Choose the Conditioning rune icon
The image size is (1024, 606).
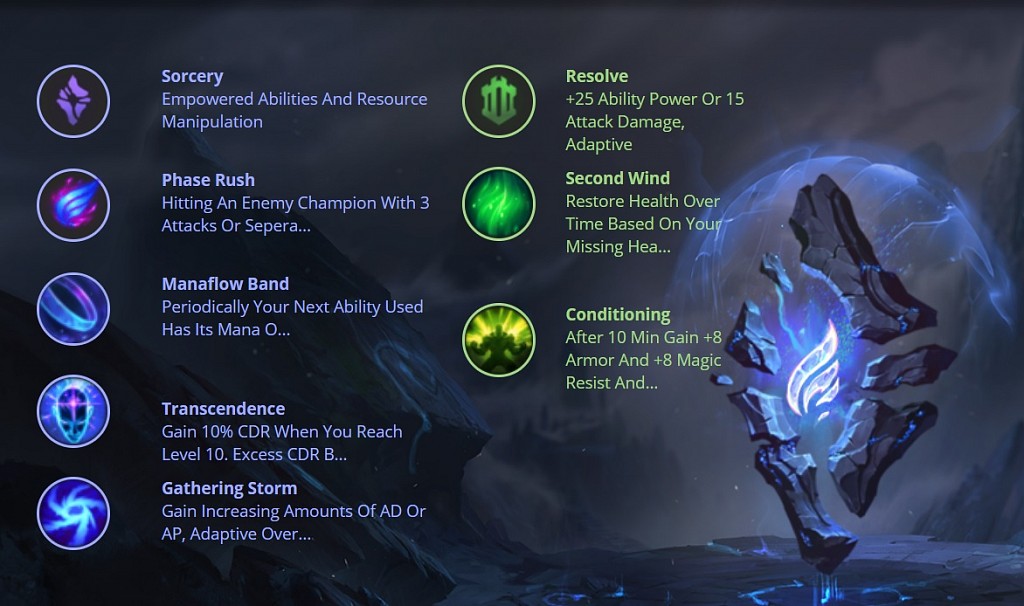coord(498,340)
